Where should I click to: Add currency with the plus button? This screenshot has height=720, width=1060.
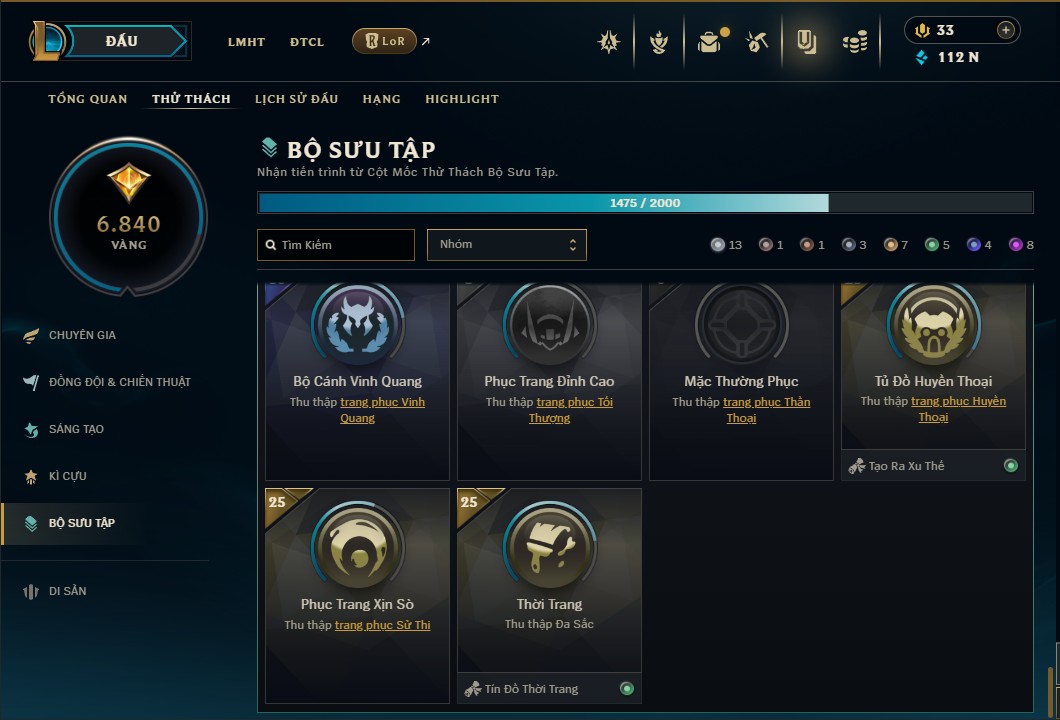[1005, 30]
